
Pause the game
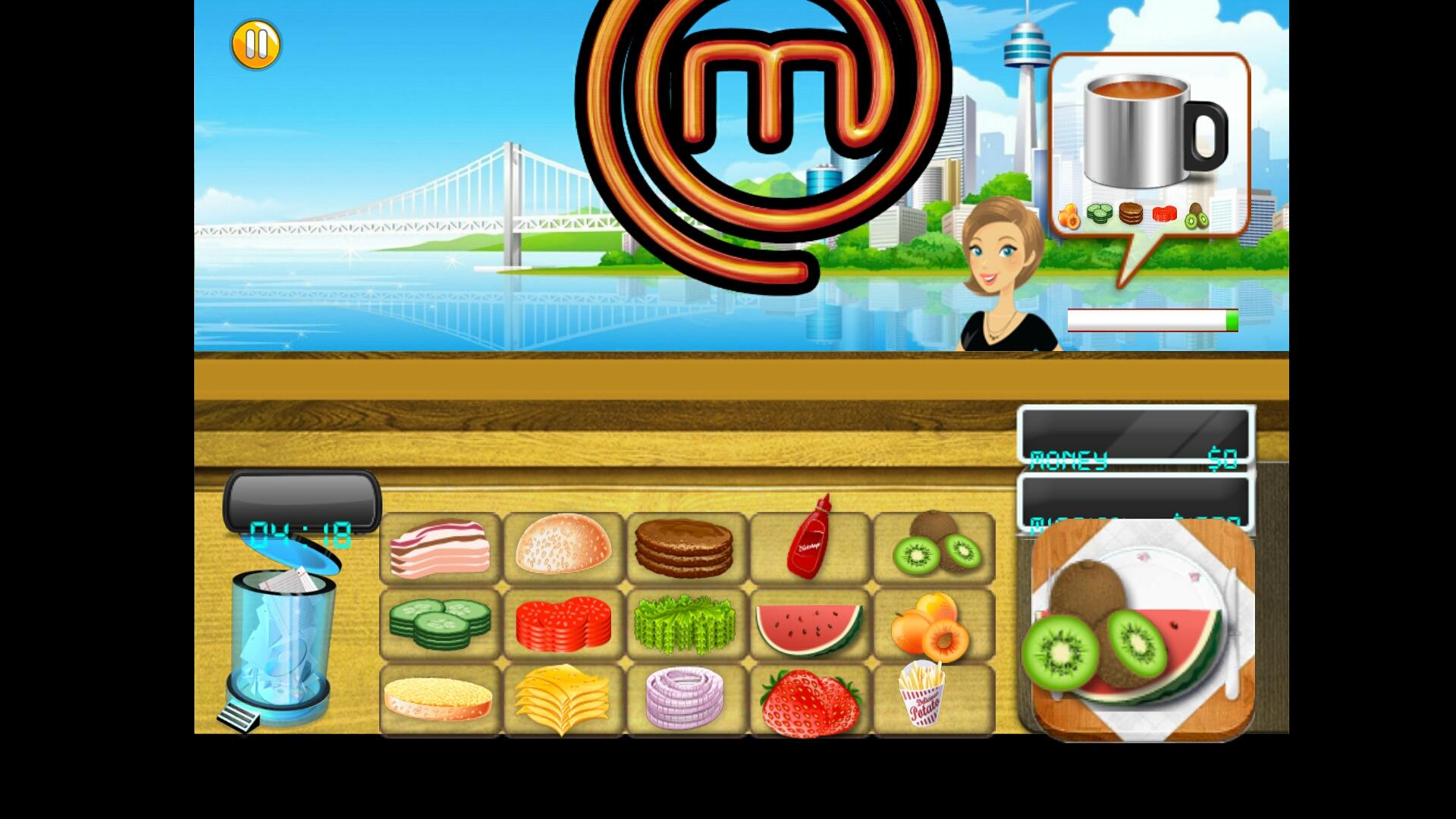click(256, 44)
